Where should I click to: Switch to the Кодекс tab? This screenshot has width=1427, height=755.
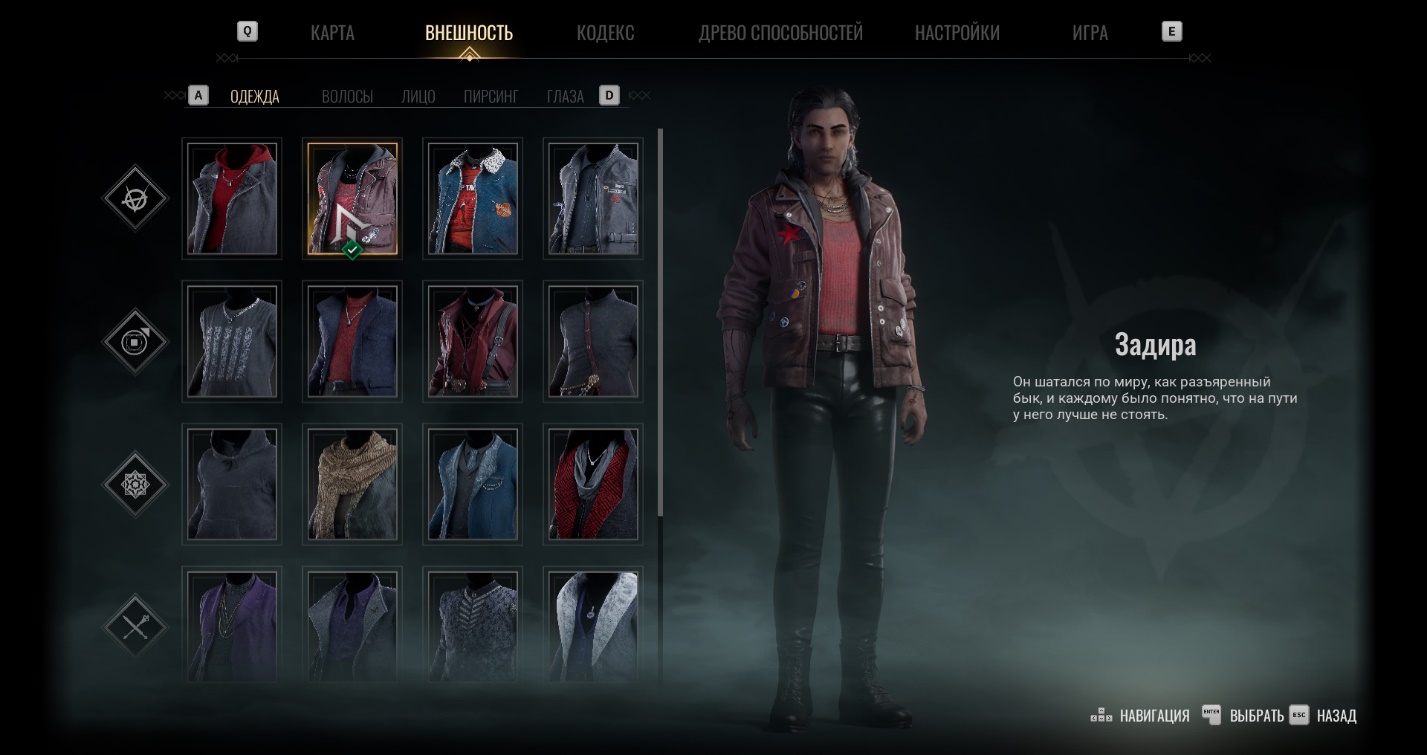pos(605,32)
